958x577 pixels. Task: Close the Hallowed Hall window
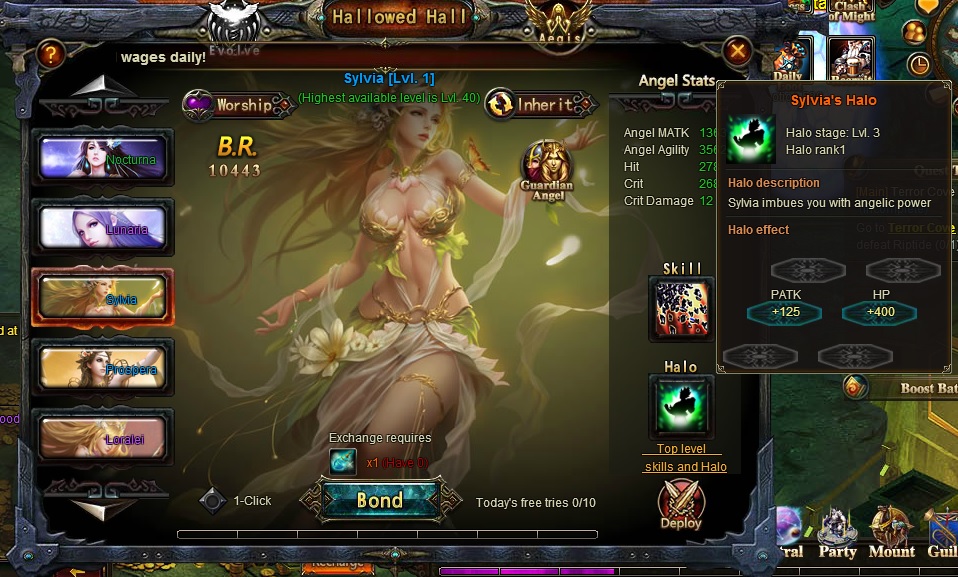pos(737,50)
